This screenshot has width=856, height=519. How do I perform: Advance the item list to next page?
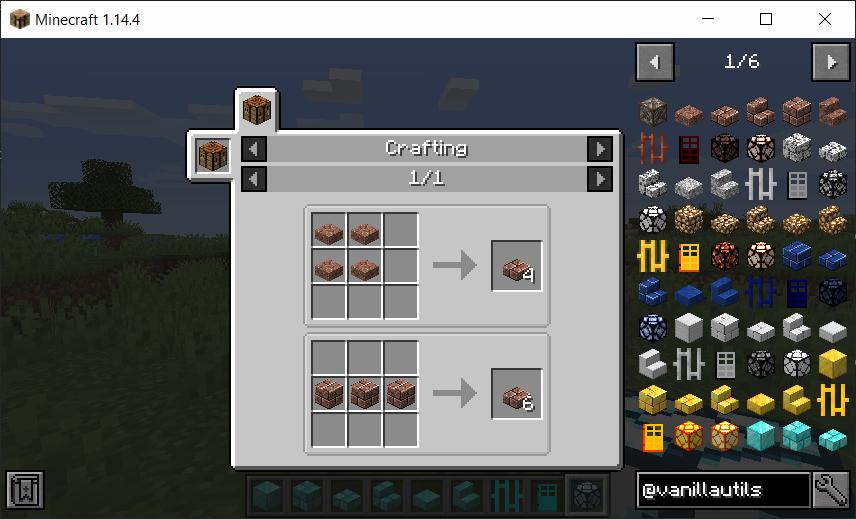pyautogui.click(x=831, y=62)
